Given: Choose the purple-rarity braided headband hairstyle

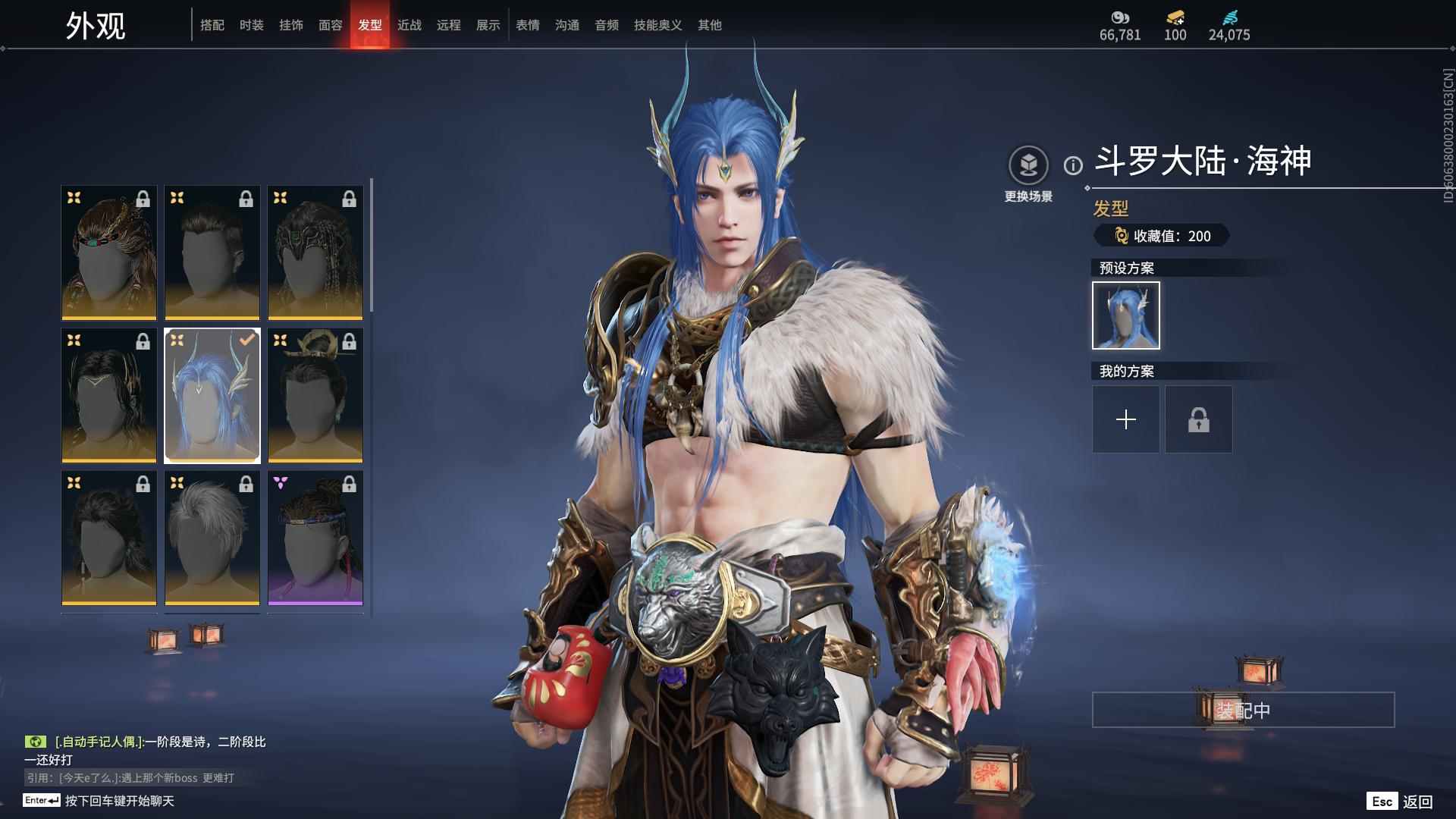Looking at the screenshot, I should point(315,538).
